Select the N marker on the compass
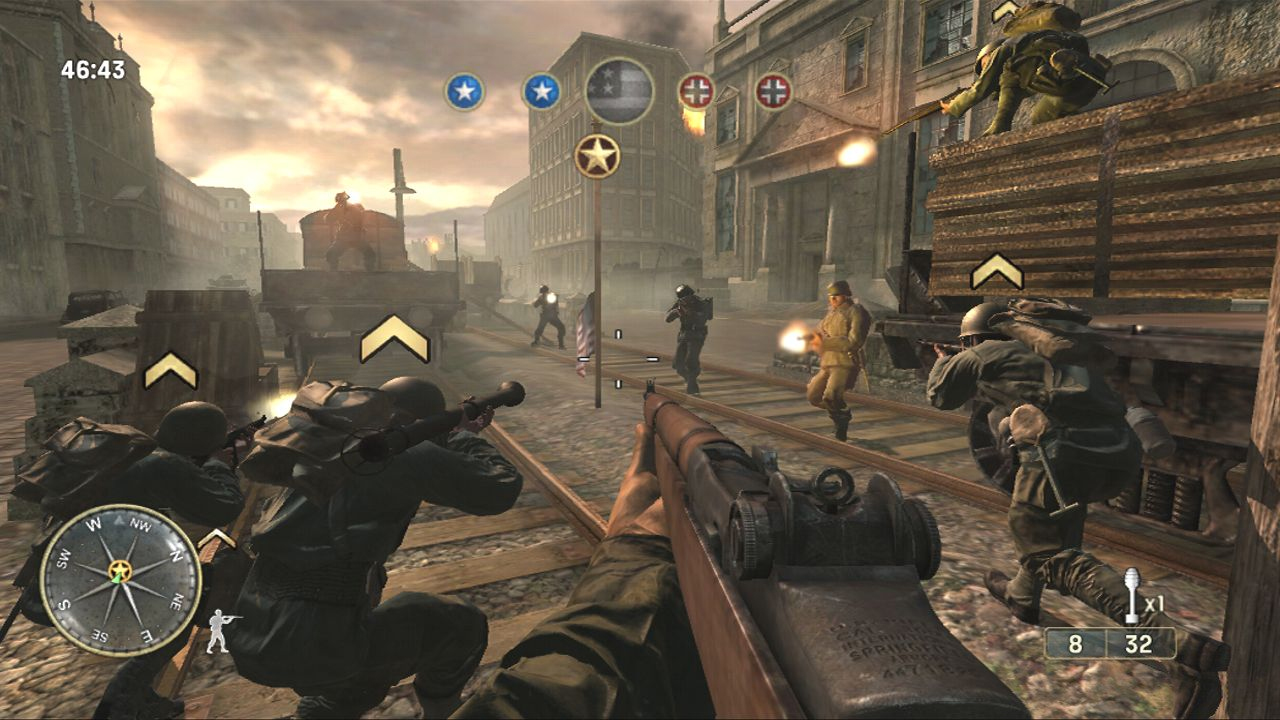The image size is (1280, 720). point(177,554)
